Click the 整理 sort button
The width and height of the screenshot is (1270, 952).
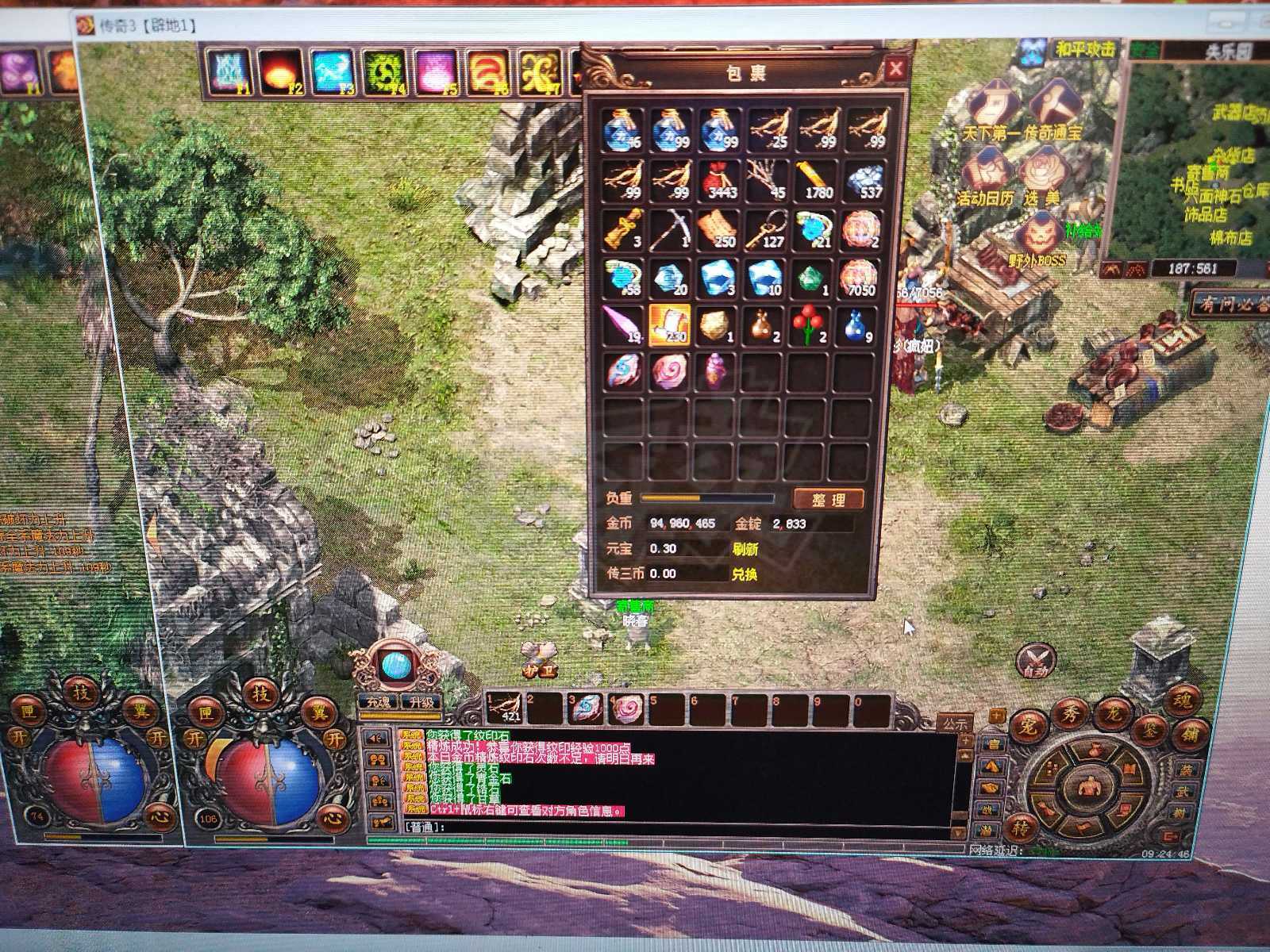click(828, 499)
